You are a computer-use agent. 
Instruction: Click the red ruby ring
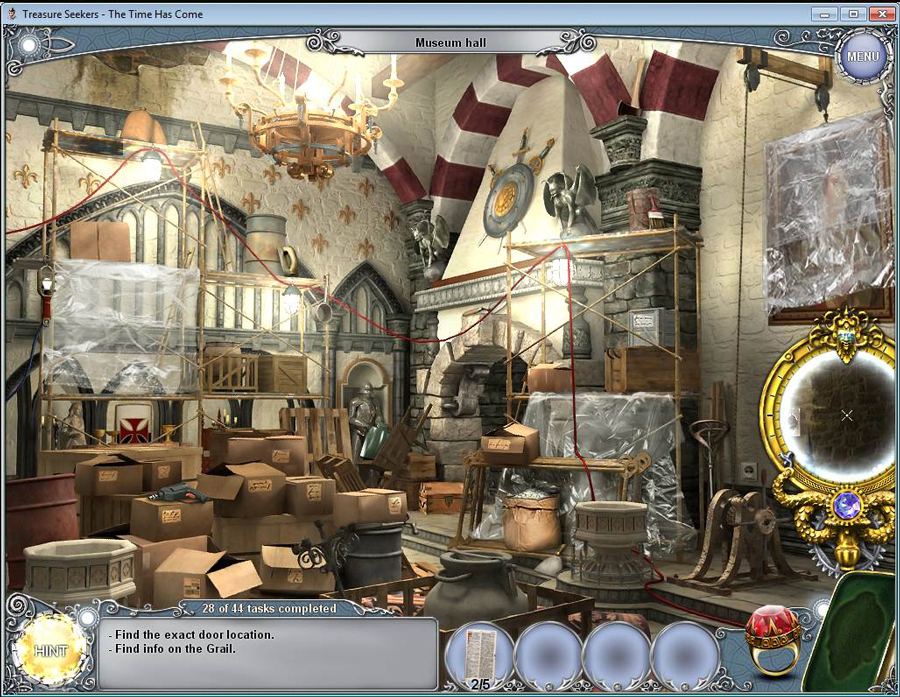773,636
